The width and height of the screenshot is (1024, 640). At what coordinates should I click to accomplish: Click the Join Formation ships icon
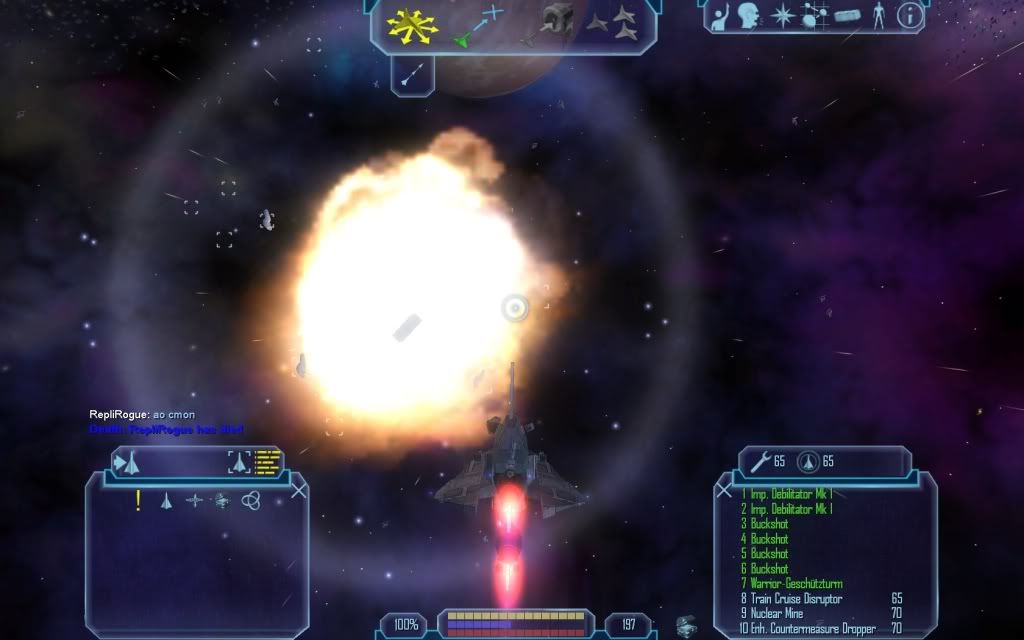coord(612,20)
